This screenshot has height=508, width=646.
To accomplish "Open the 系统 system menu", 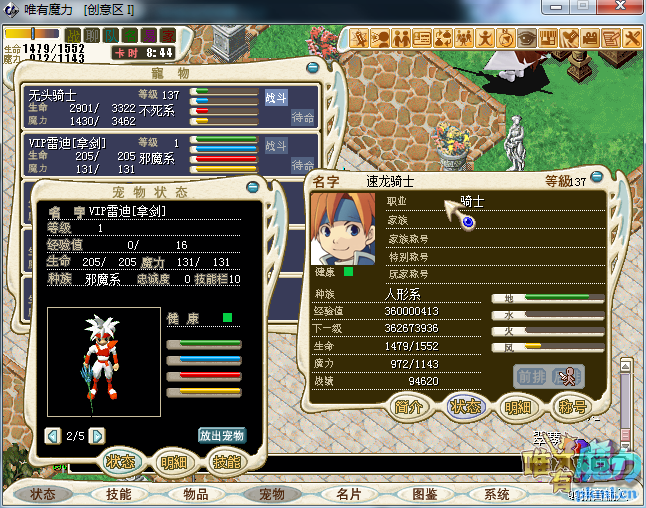I will 498,494.
